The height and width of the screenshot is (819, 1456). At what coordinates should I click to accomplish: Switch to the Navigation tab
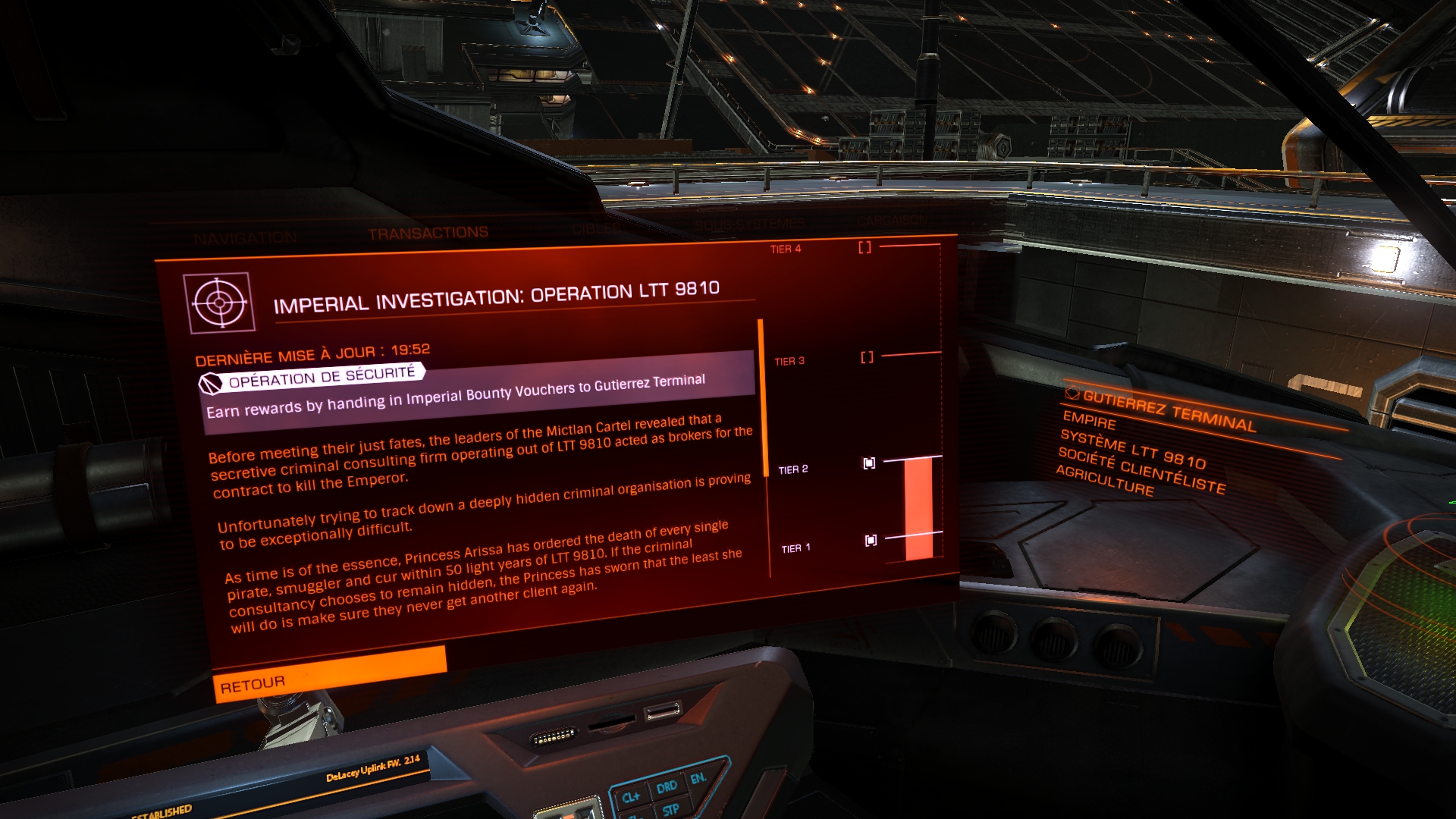[245, 239]
